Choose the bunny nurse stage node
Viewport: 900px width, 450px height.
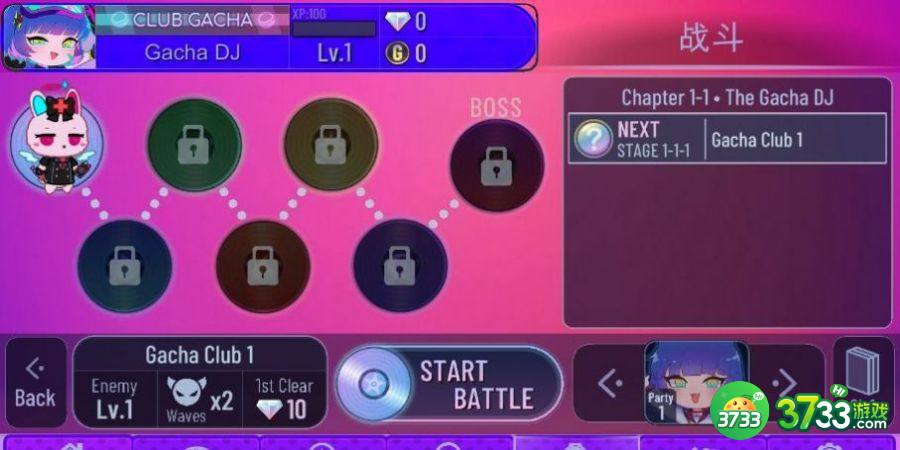point(57,139)
